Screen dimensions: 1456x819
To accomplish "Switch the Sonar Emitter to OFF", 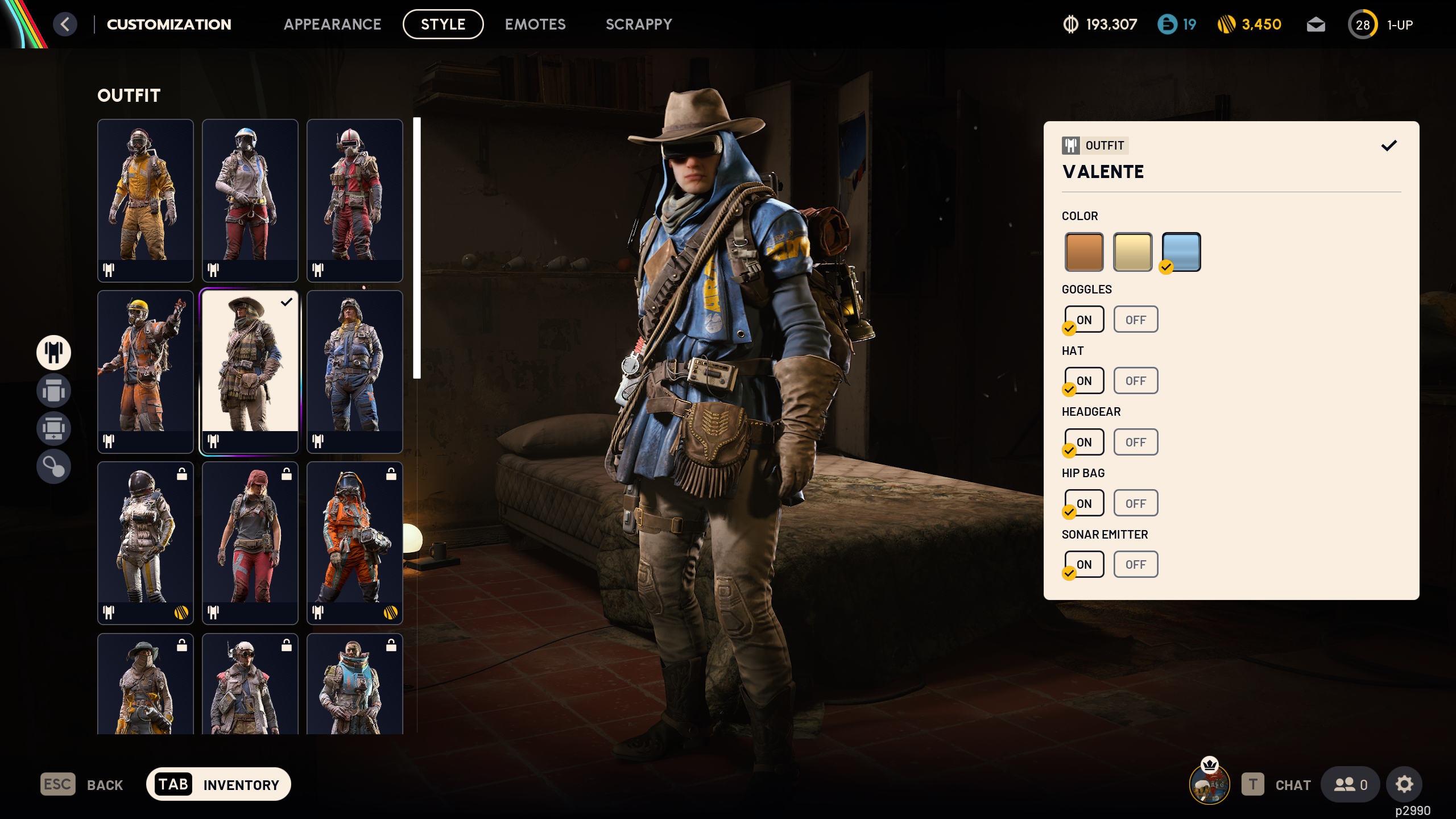I will point(1135,564).
